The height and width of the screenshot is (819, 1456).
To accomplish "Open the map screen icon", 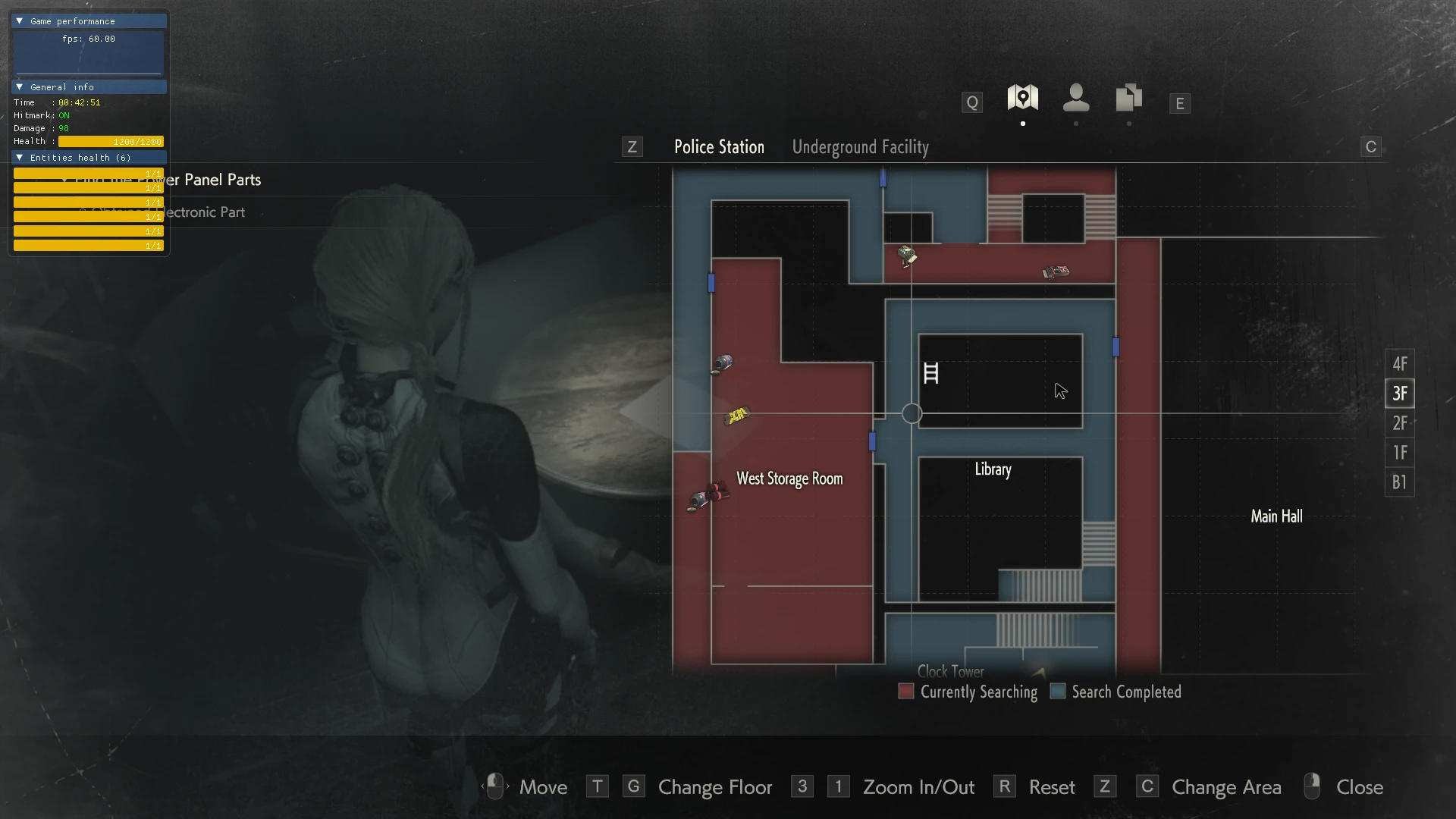I will click(x=1022, y=98).
